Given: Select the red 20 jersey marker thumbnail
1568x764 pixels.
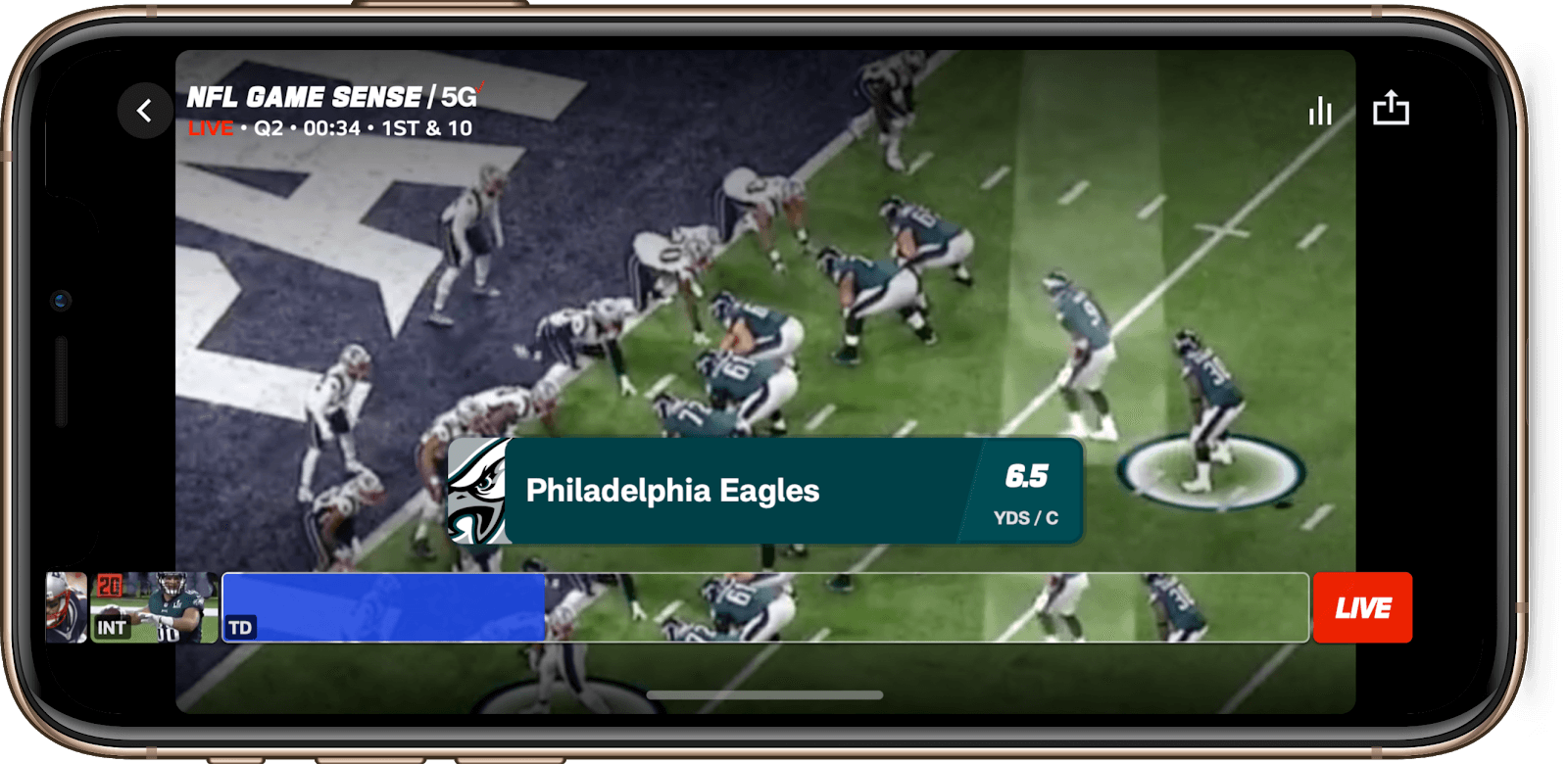Looking at the screenshot, I should (111, 586).
